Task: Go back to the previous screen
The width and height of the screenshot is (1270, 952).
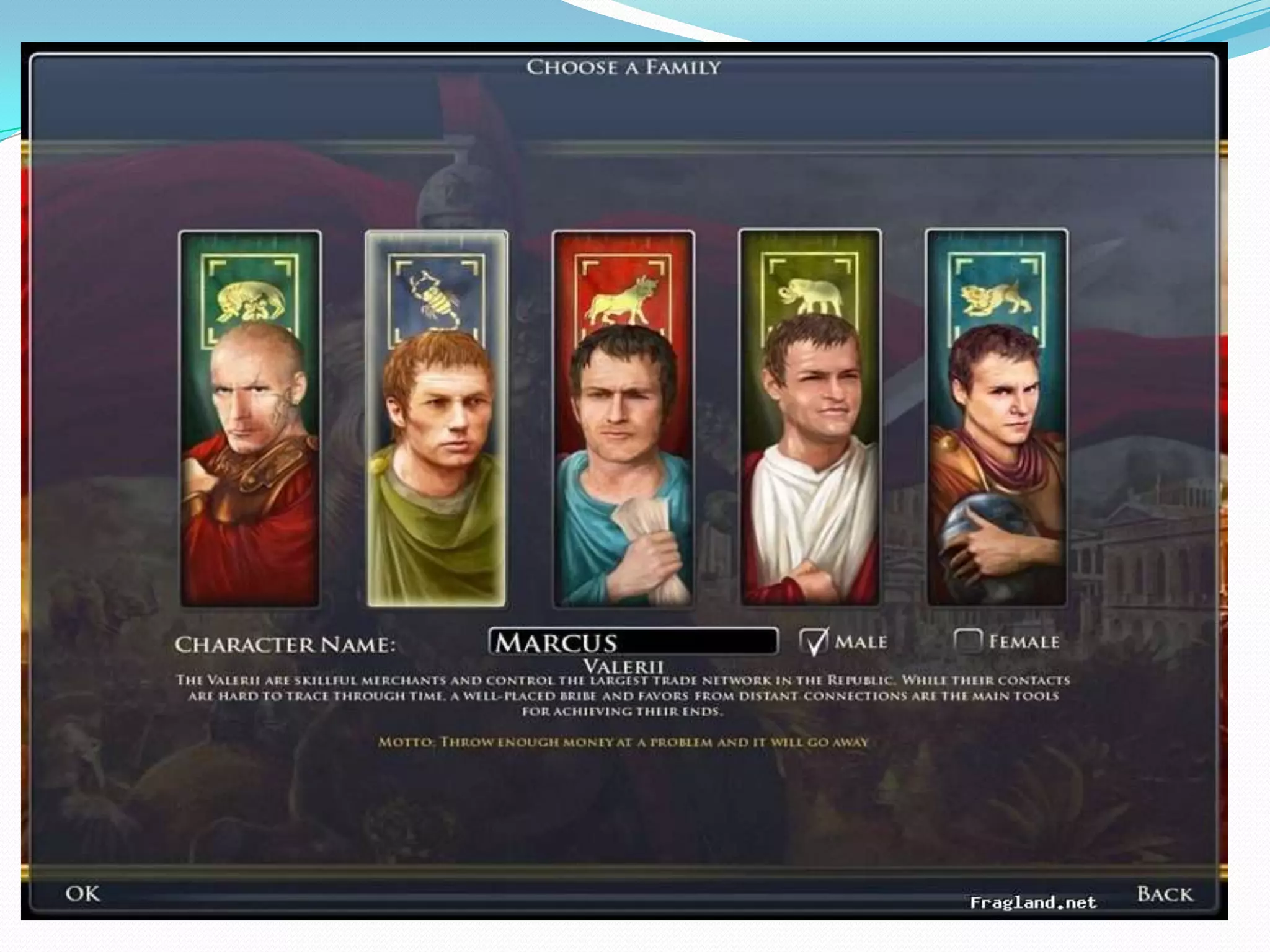Action: (x=1164, y=894)
